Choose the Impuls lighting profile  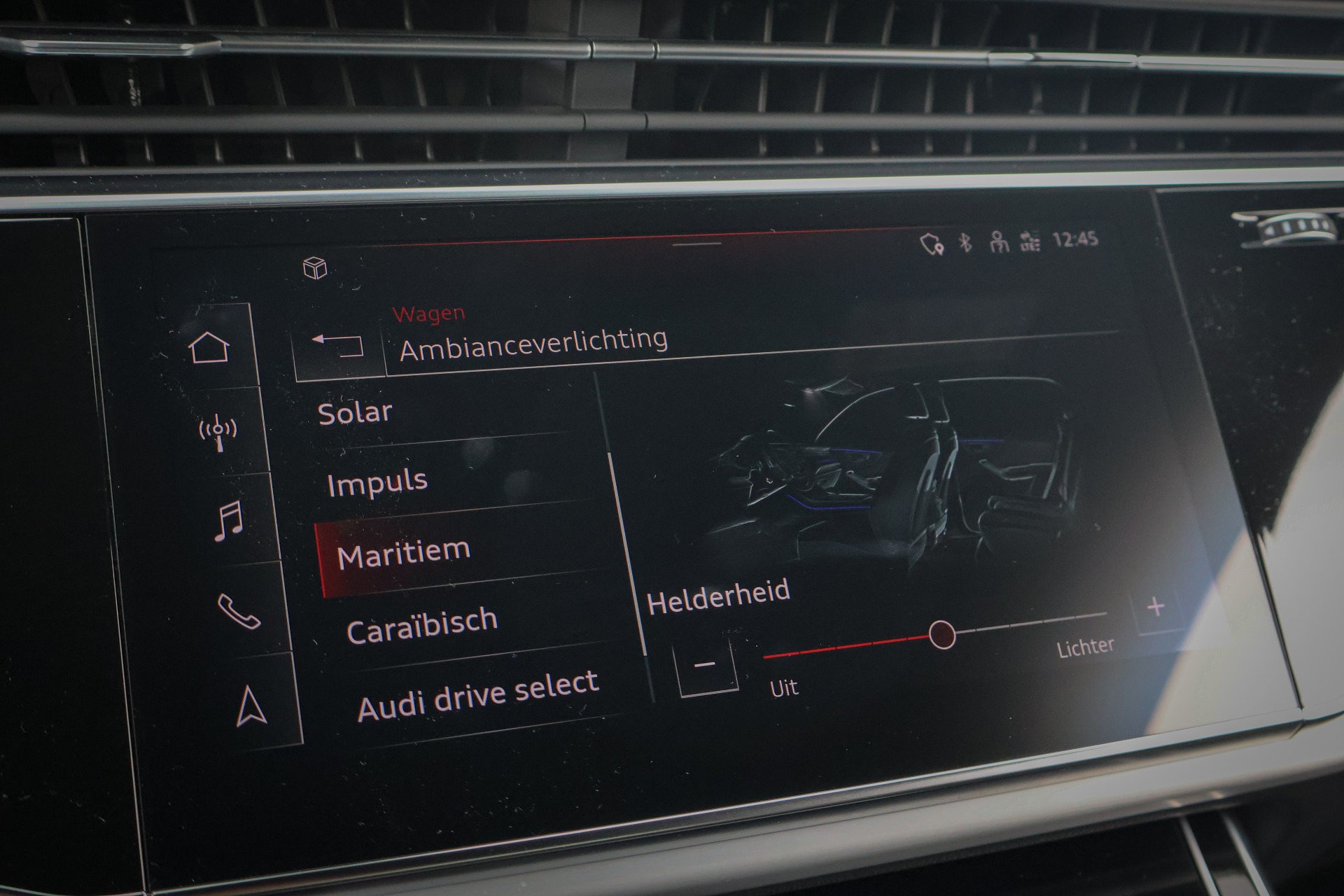pos(377,482)
